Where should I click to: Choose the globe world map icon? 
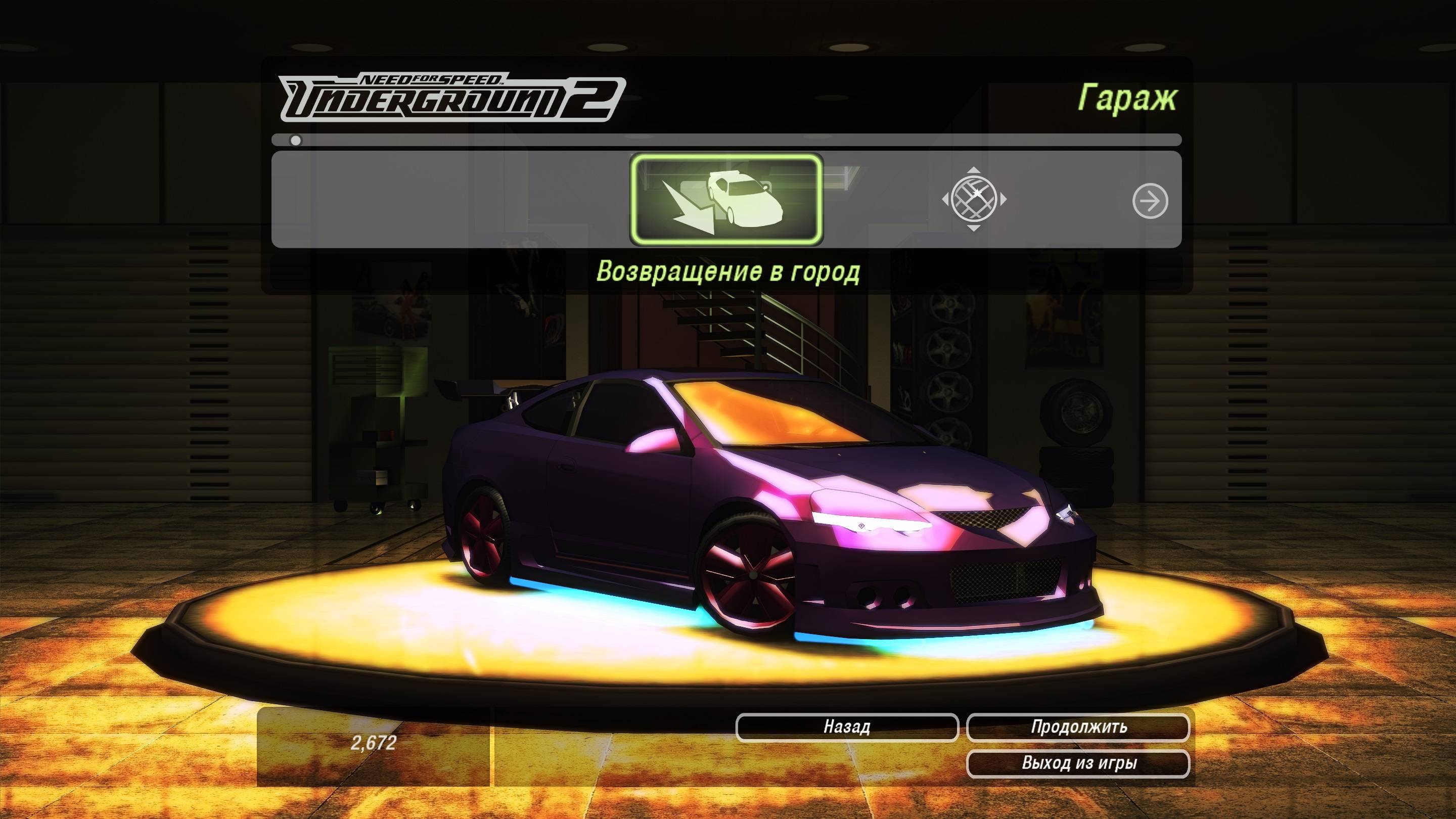(x=973, y=199)
